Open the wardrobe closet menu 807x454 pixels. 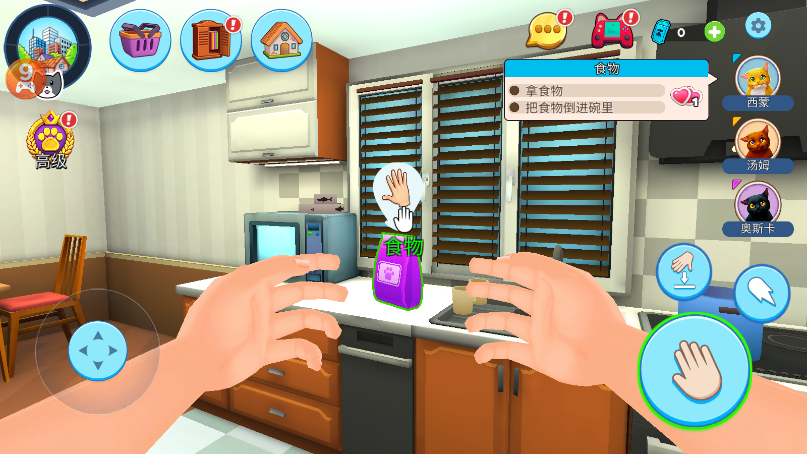click(x=210, y=40)
